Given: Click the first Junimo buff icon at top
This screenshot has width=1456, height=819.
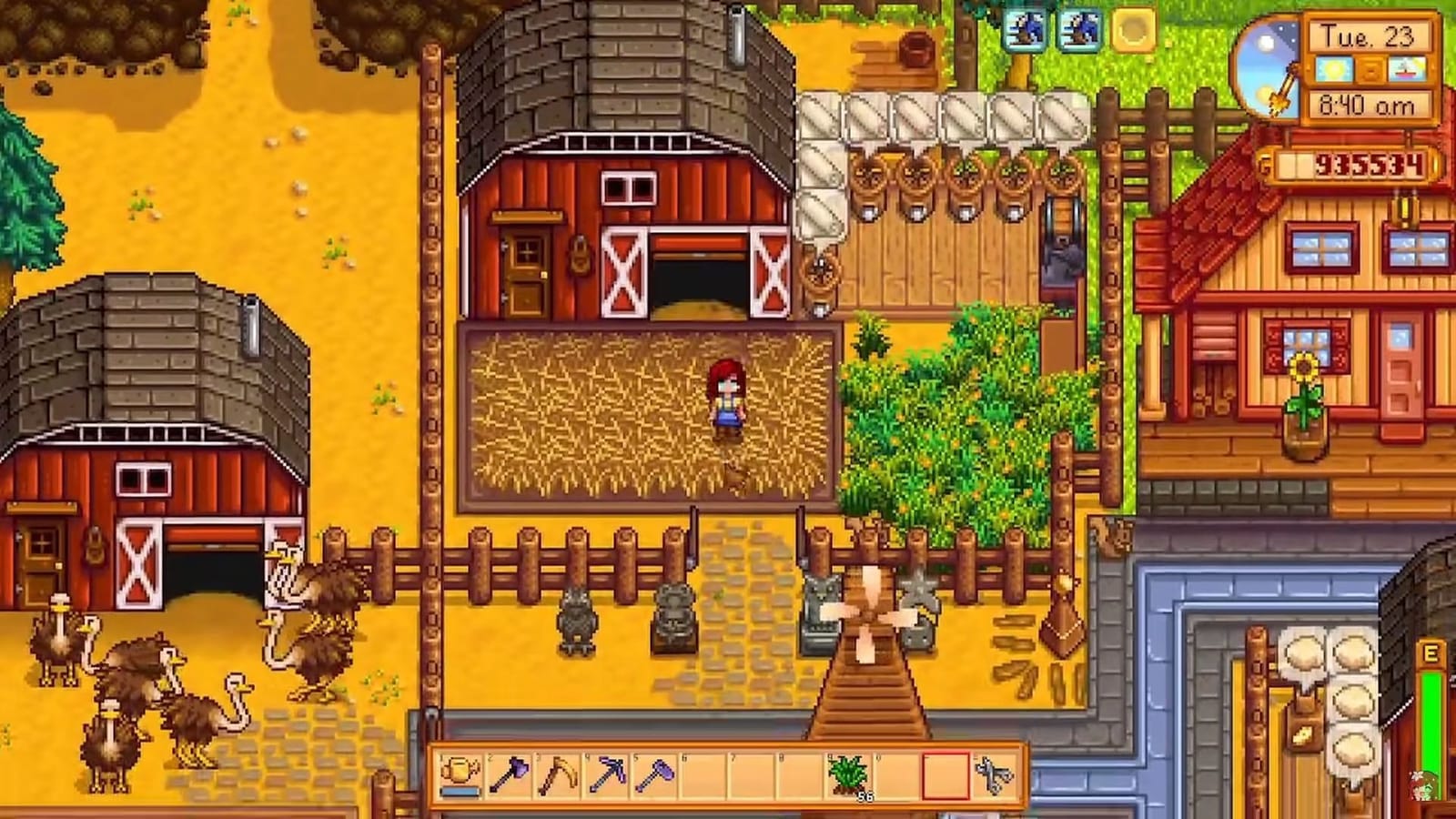Looking at the screenshot, I should 1024,30.
